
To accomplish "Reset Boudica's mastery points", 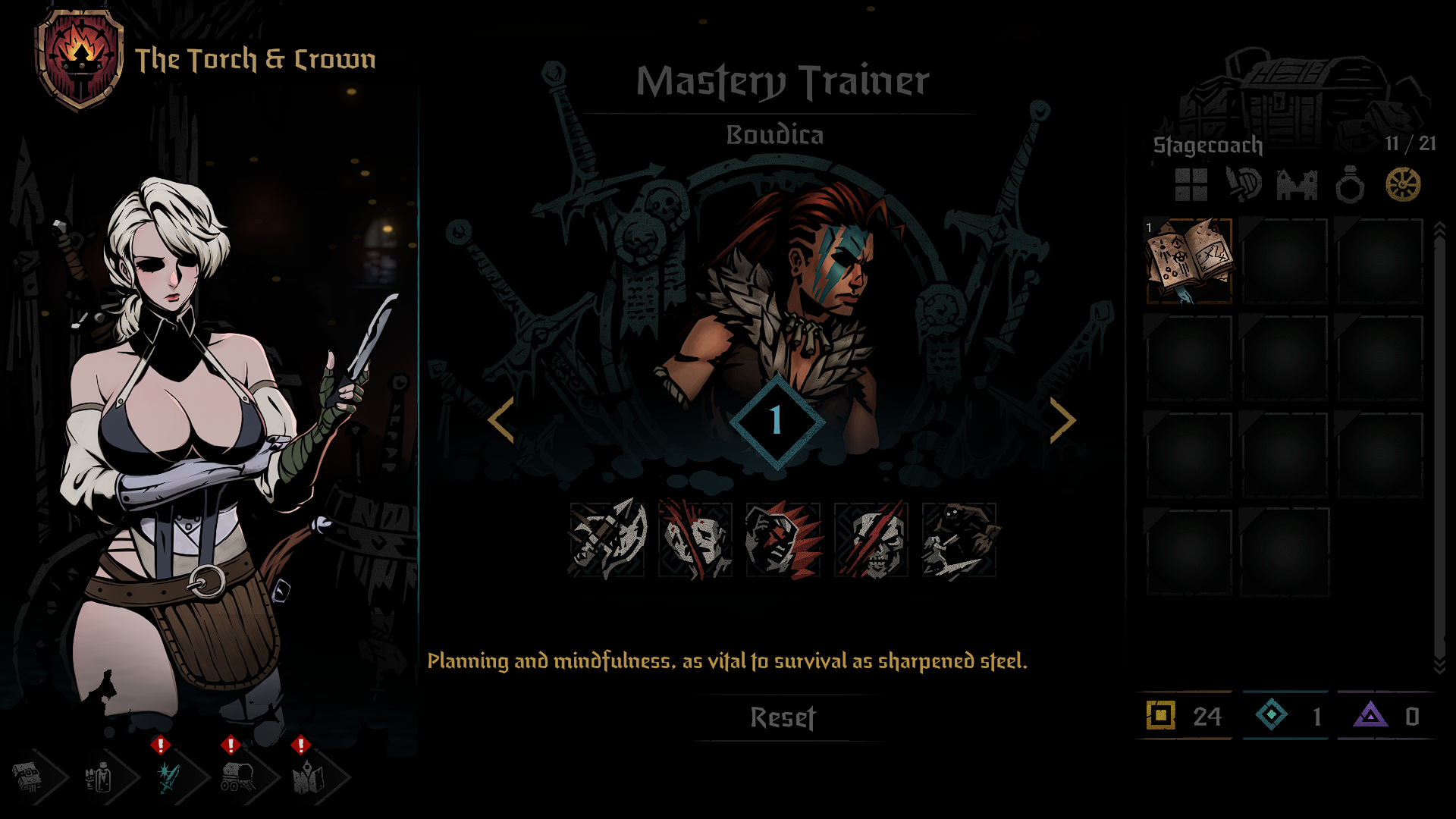I will 783,717.
